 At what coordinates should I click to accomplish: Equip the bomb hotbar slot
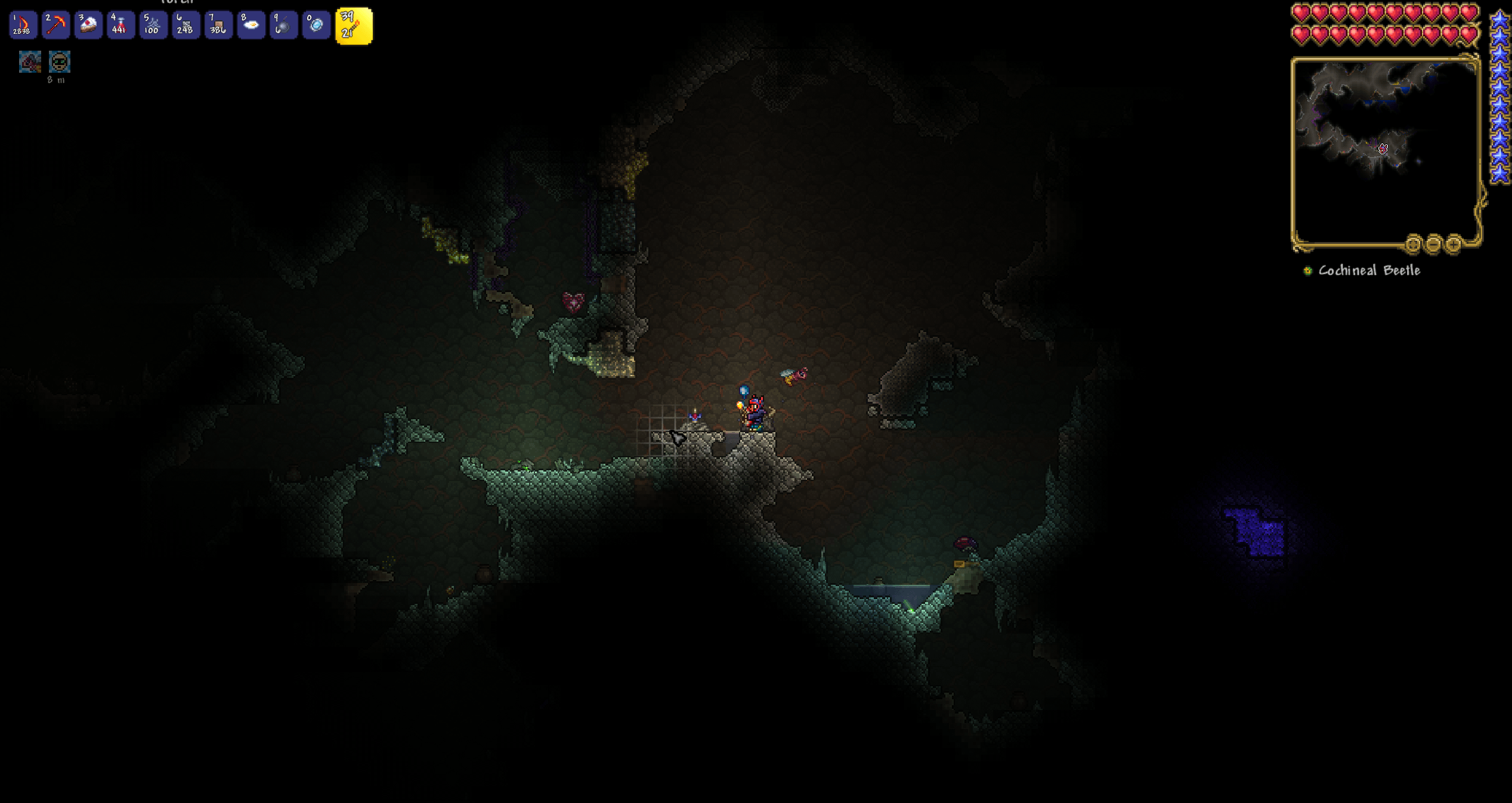click(283, 25)
